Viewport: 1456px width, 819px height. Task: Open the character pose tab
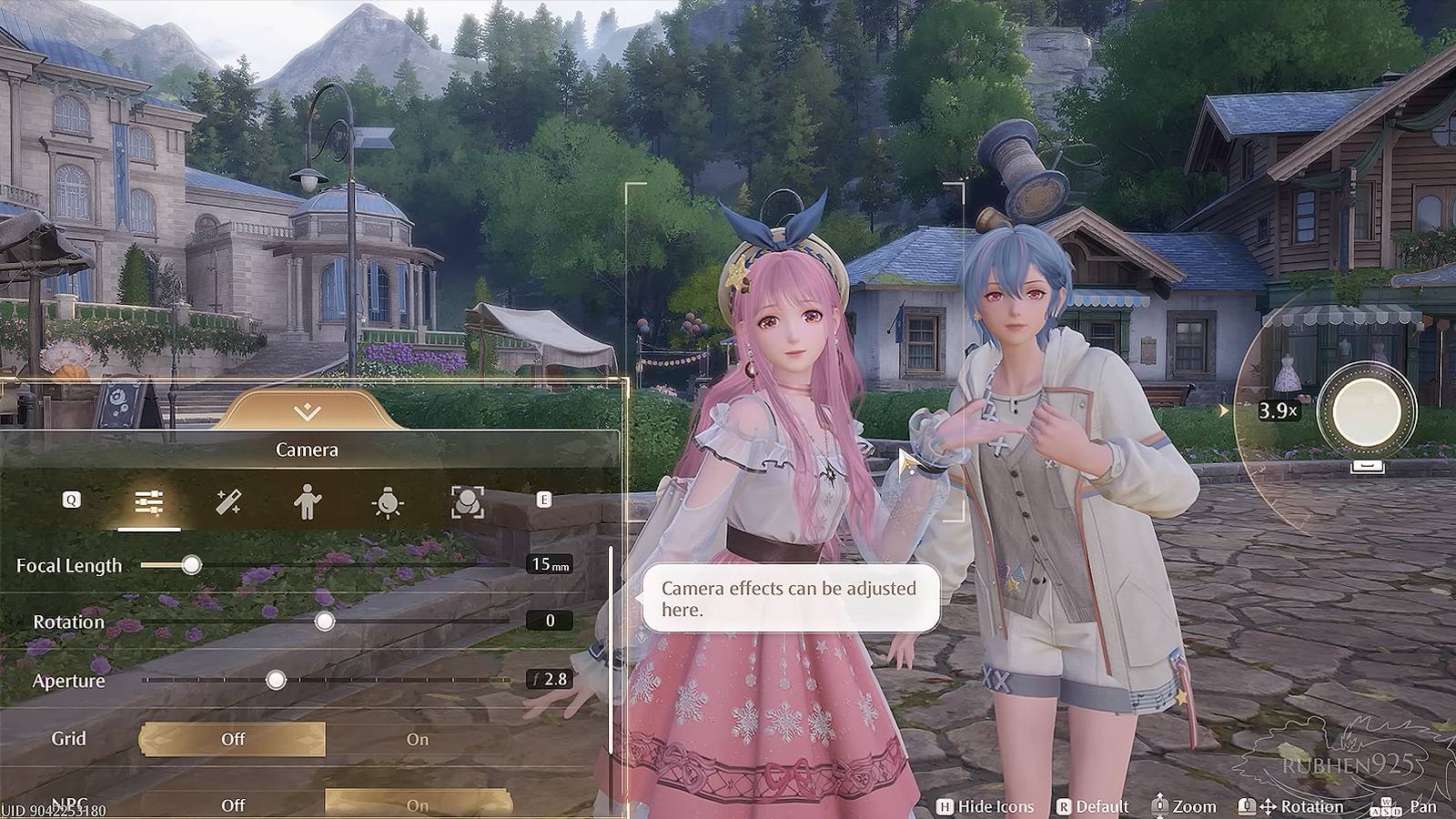[308, 501]
